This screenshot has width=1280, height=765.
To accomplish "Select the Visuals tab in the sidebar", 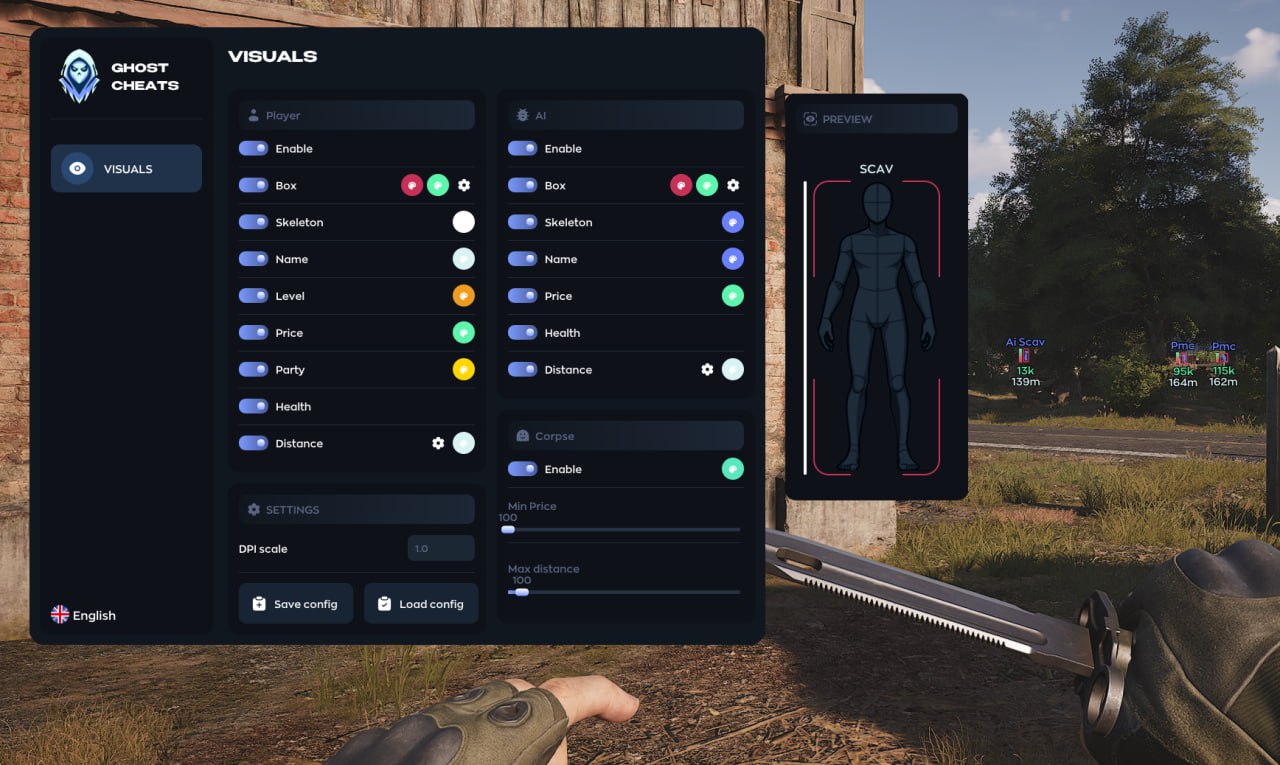I will coord(126,168).
